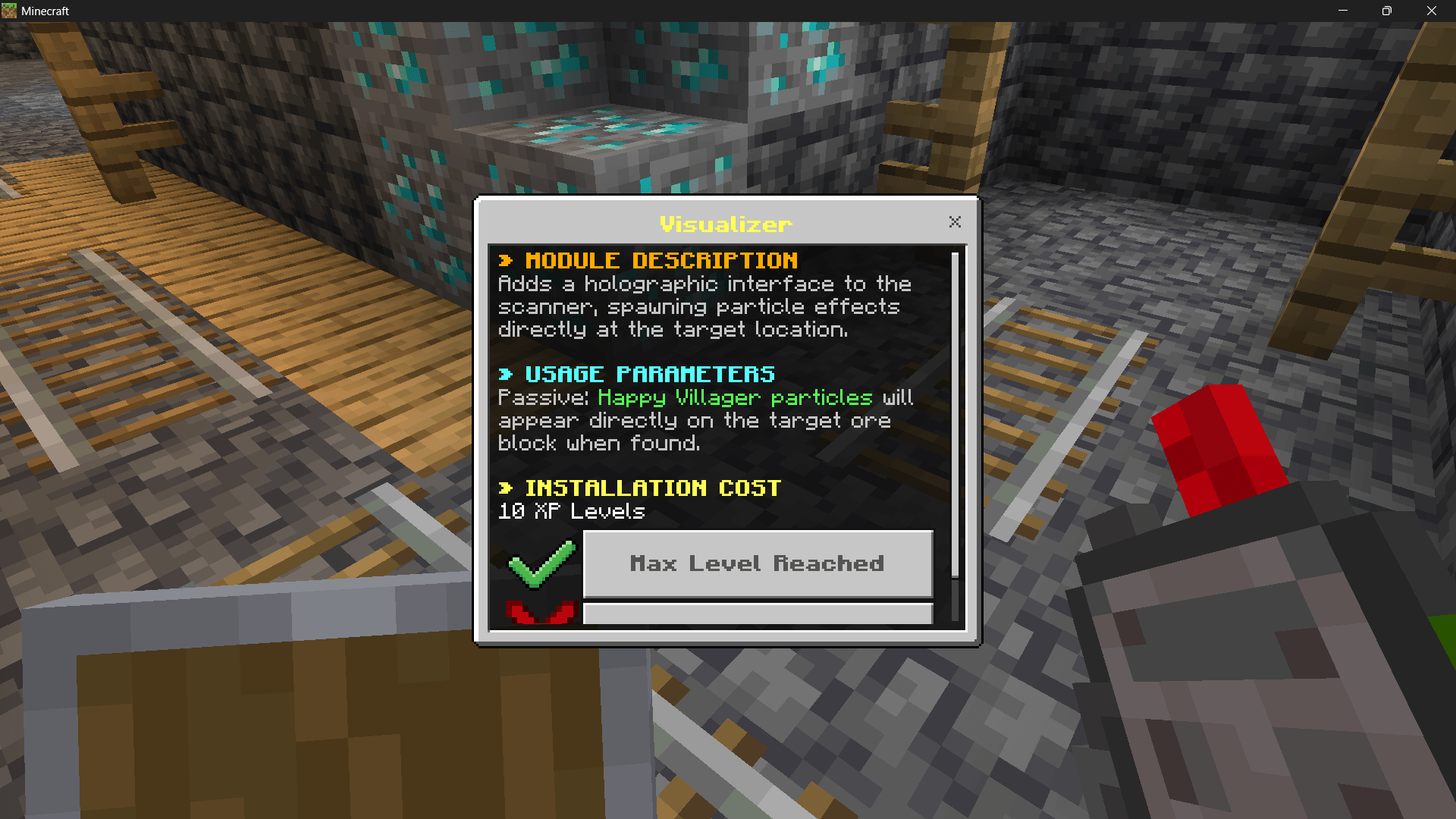
Task: Click the minimize icon in the title bar
Action: 1345,11
